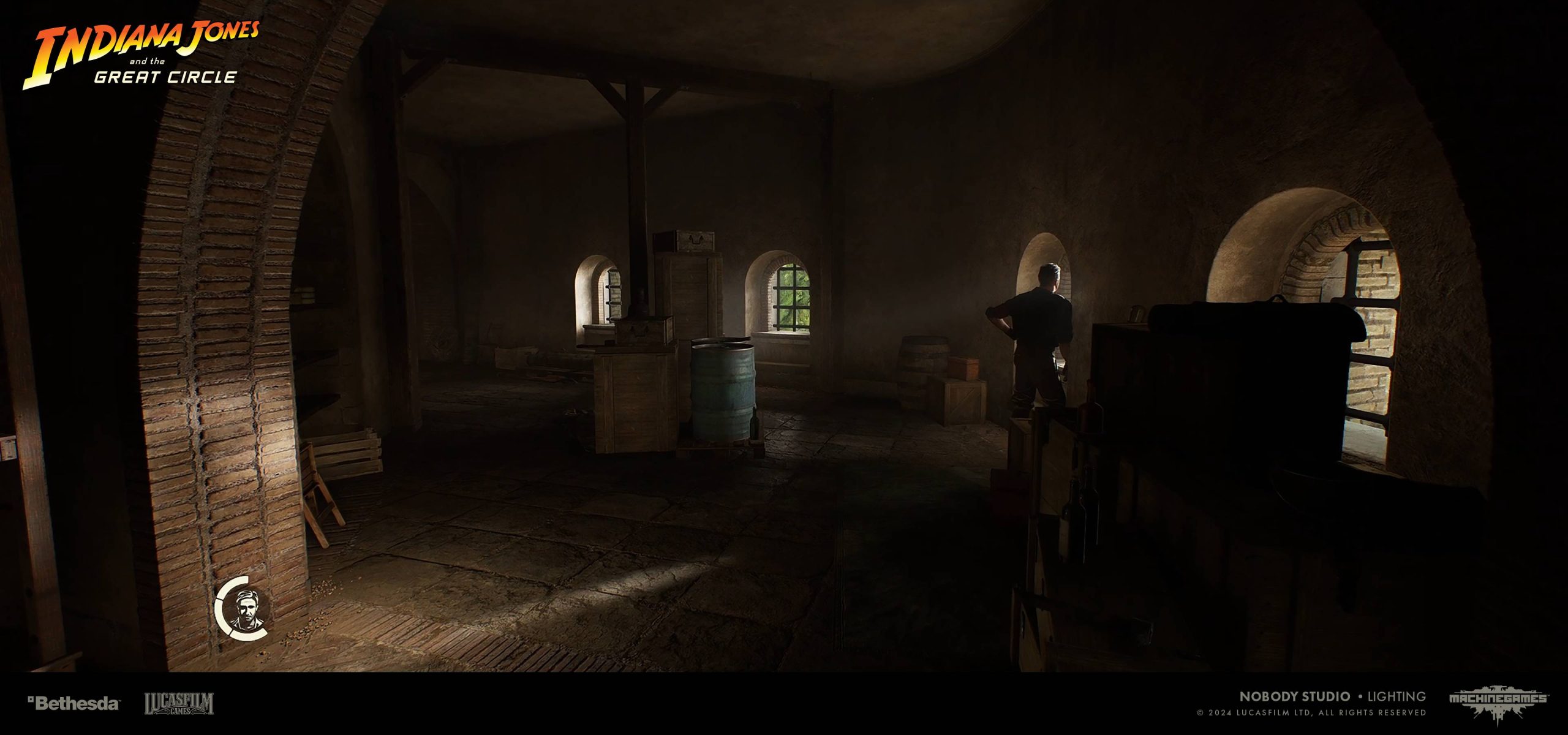Viewport: 1568px width, 735px height.
Task: Click the Bethesda logo
Action: click(73, 703)
